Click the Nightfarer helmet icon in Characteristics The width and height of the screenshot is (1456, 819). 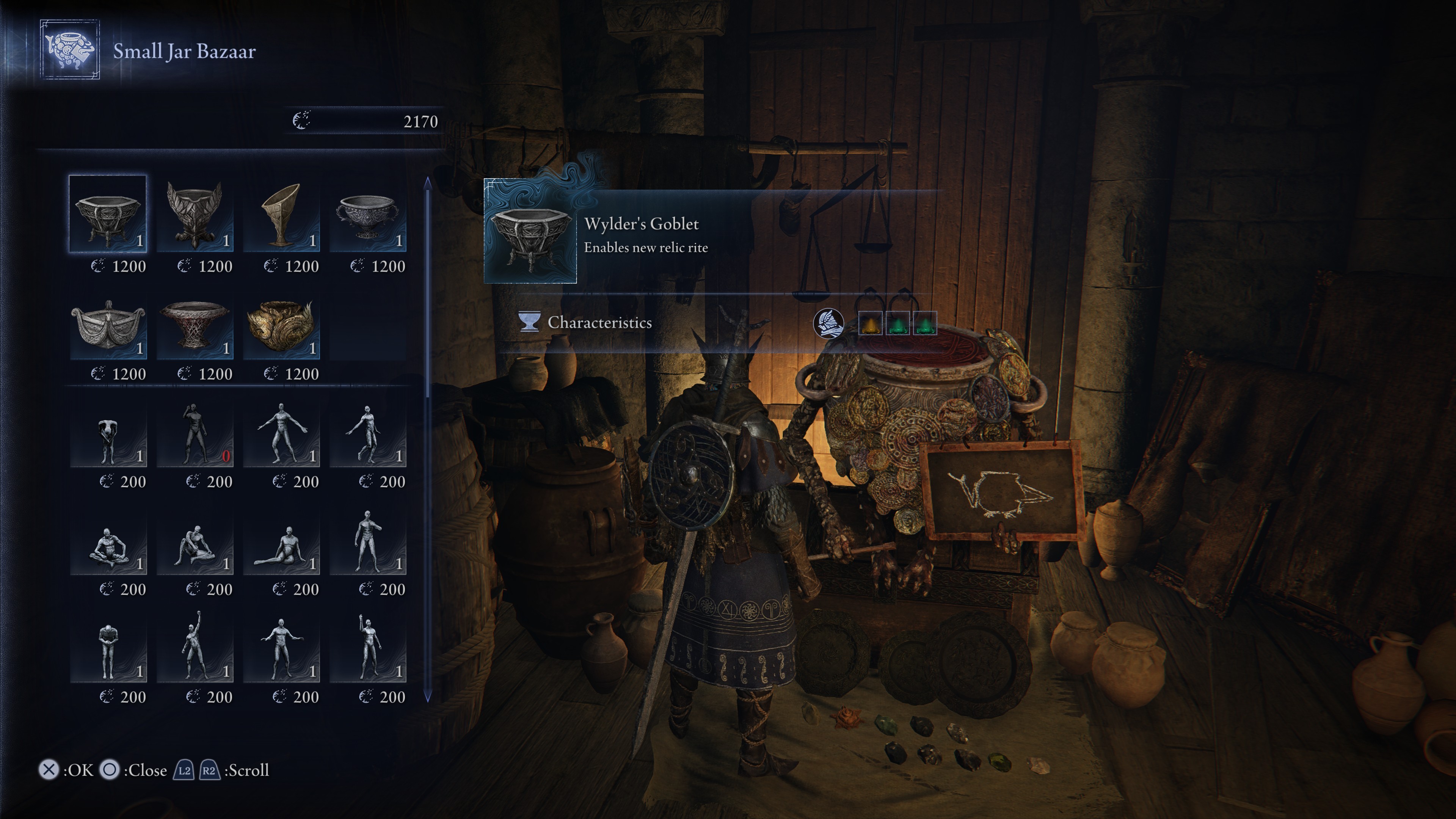pos(828,323)
